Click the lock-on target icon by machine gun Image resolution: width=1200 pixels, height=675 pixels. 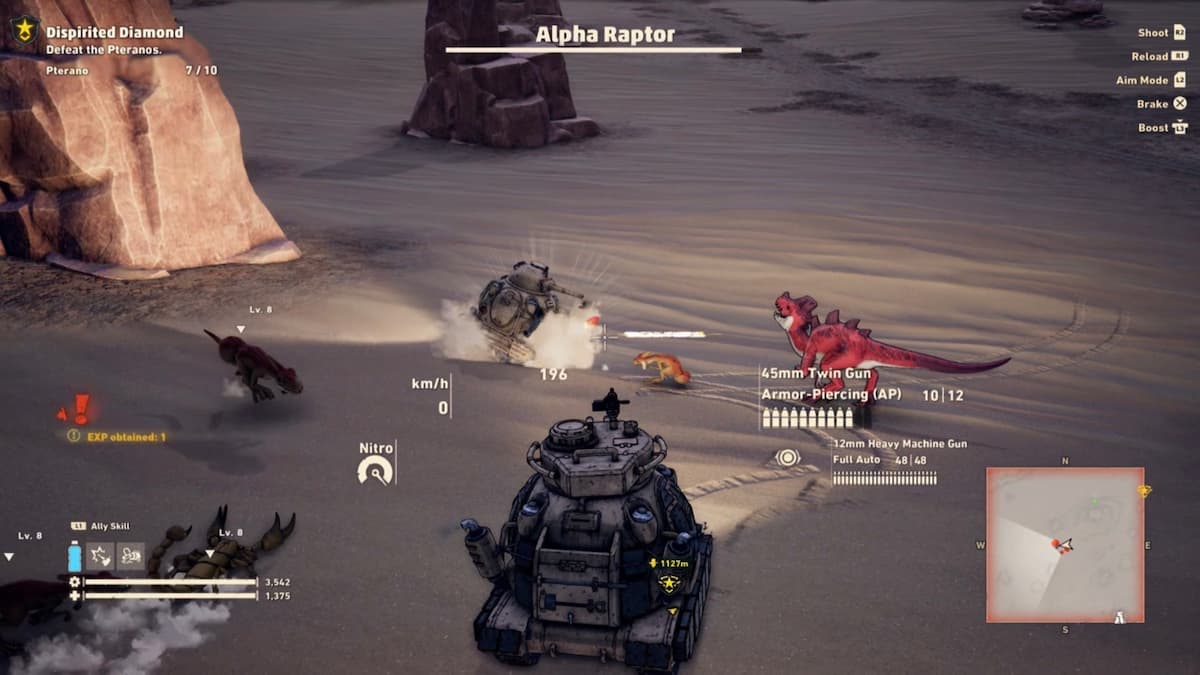[x=788, y=458]
